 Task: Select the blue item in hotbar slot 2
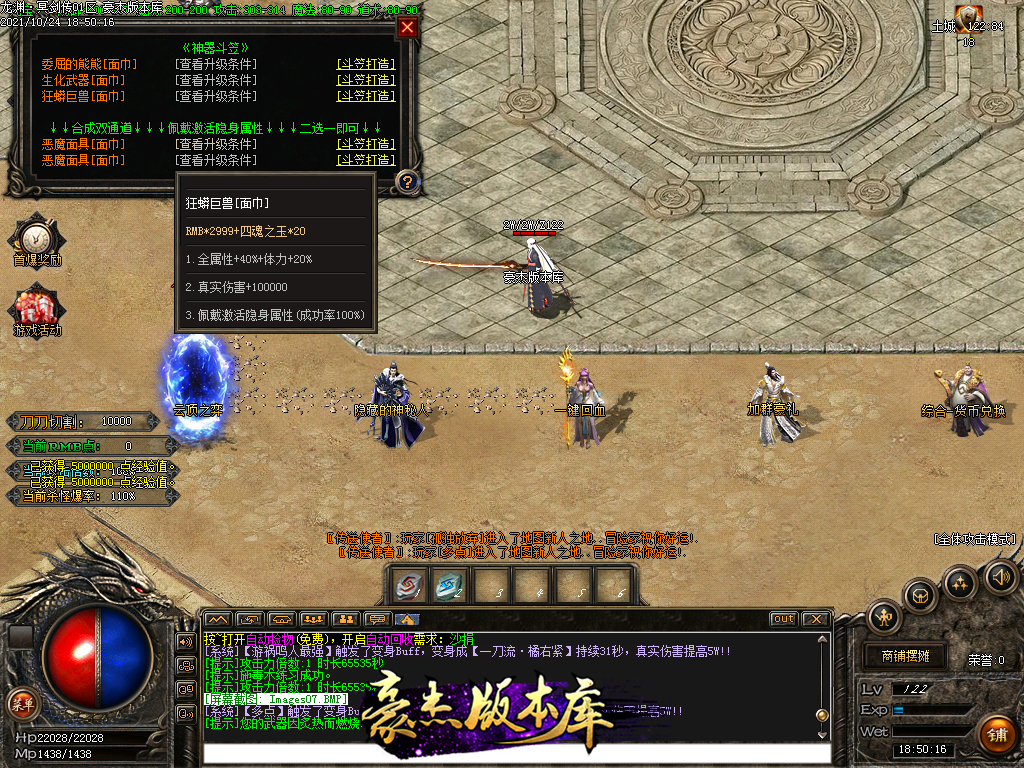point(449,586)
